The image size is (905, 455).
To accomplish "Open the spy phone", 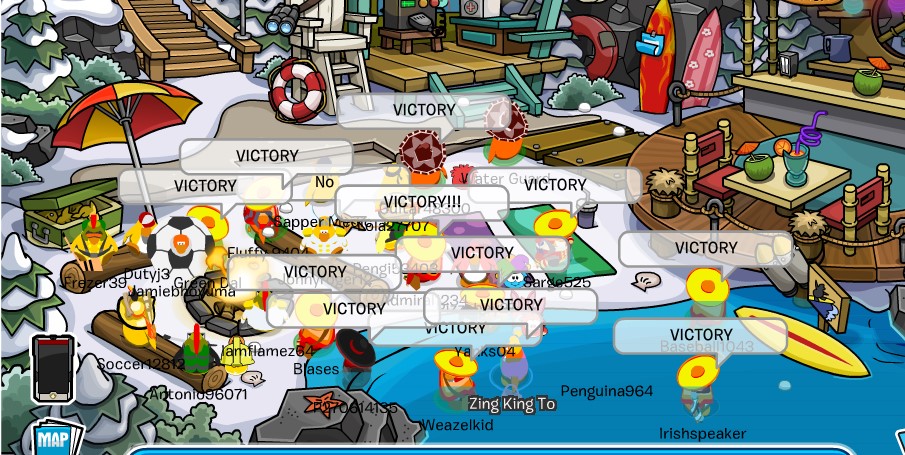I will click(52, 367).
